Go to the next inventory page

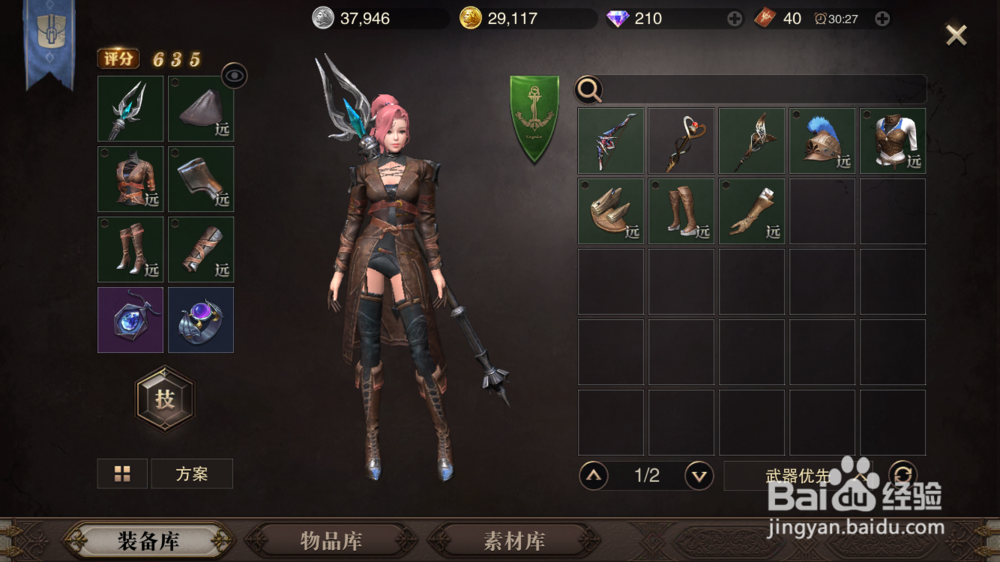[698, 475]
